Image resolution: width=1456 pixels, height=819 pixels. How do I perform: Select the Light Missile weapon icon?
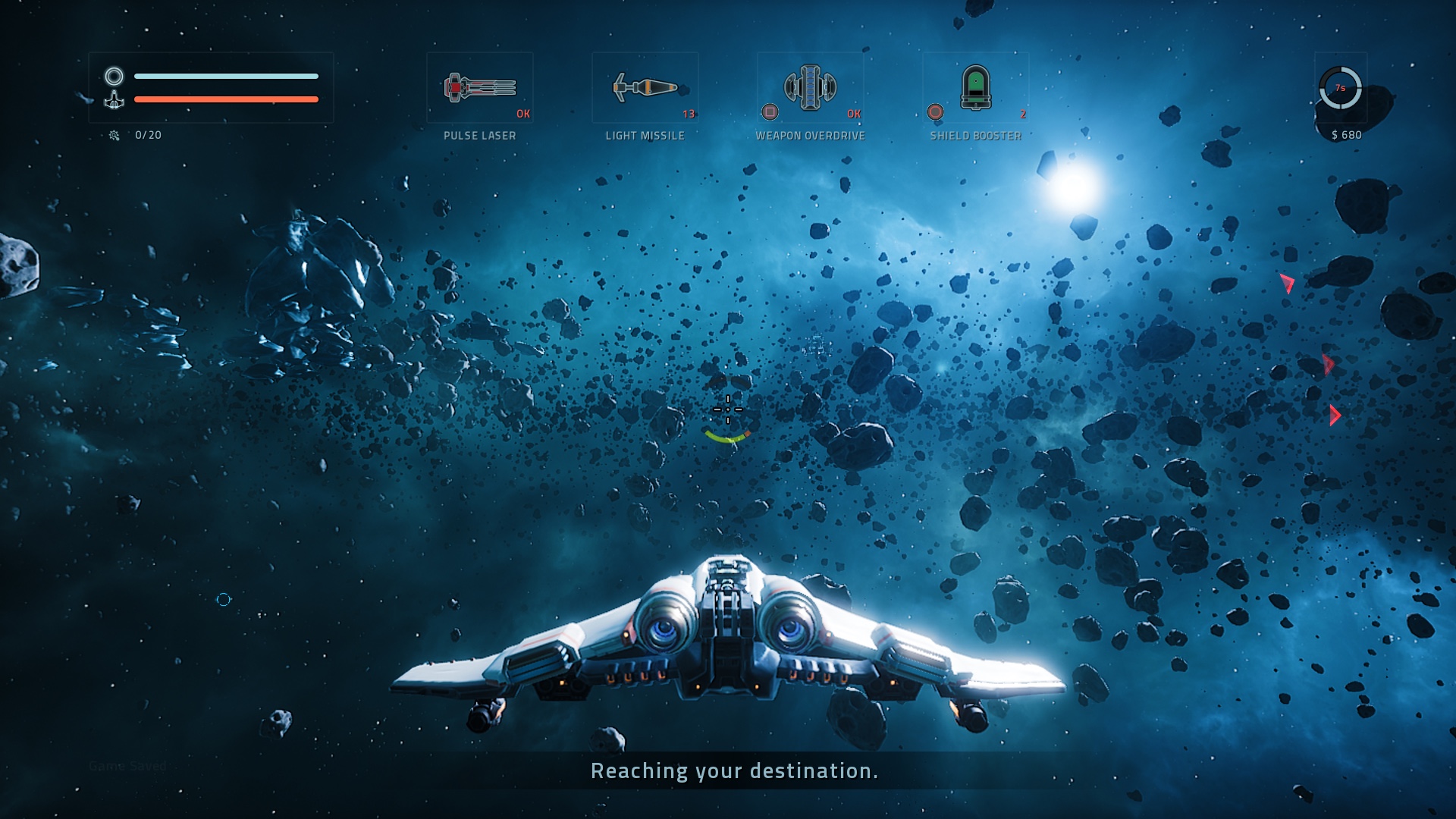point(645,86)
